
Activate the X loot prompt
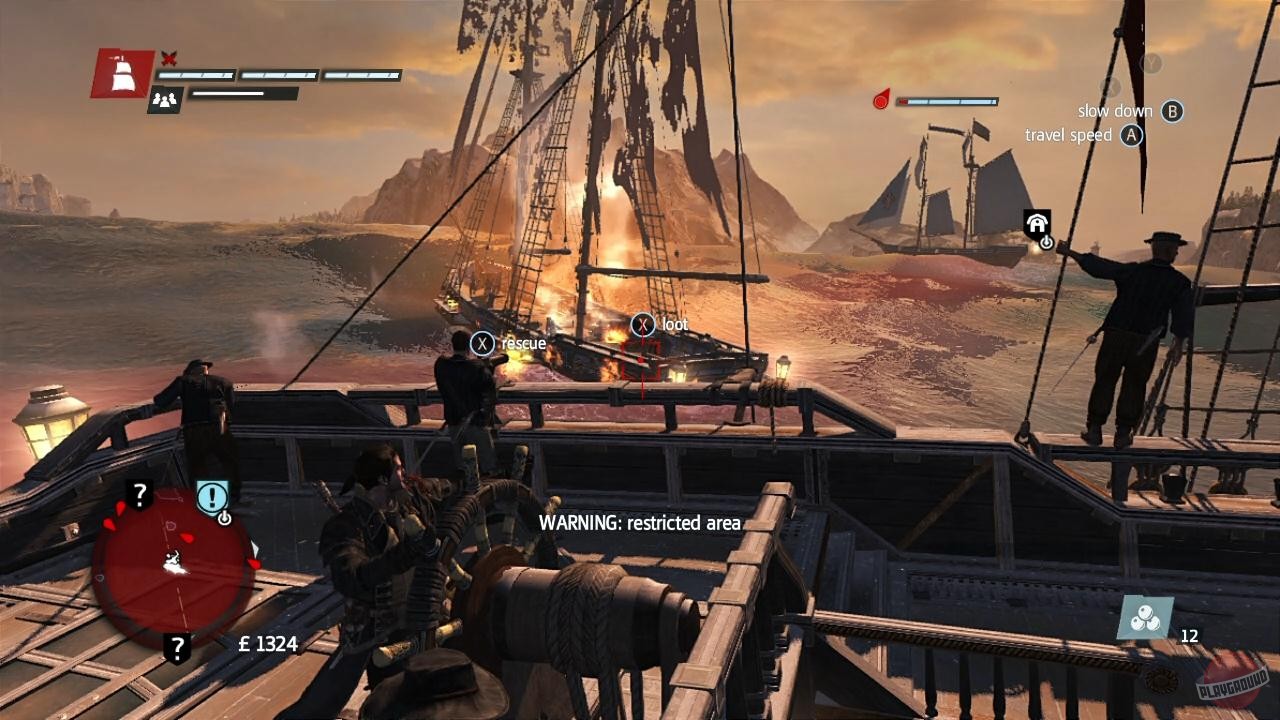(x=642, y=323)
